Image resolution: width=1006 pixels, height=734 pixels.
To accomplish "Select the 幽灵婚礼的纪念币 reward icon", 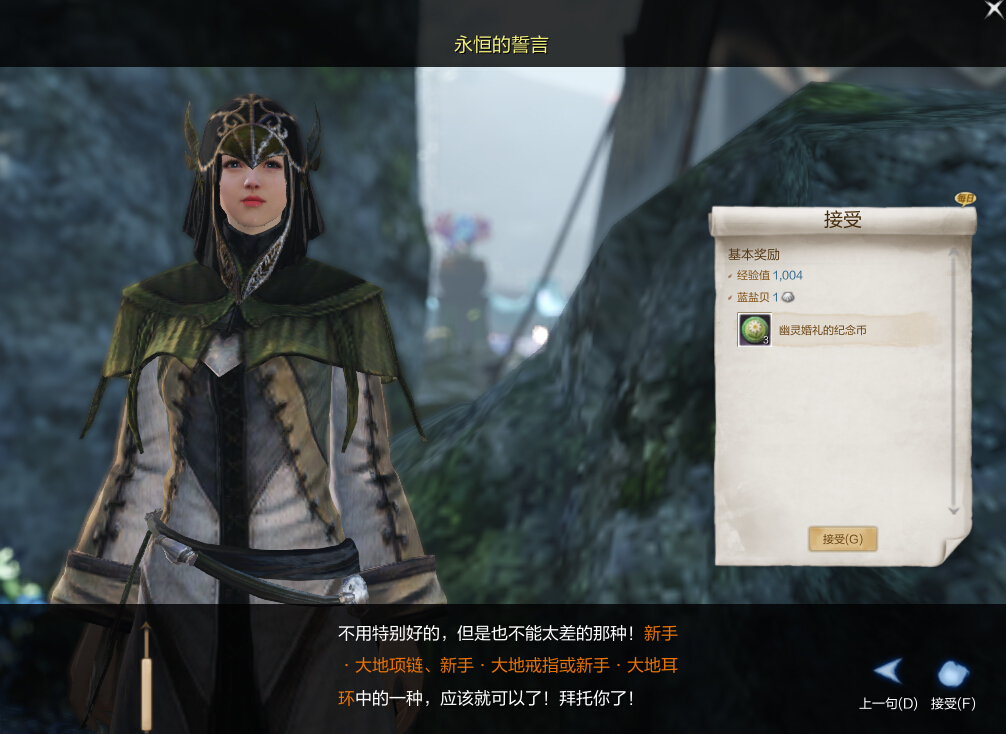I will coord(754,329).
